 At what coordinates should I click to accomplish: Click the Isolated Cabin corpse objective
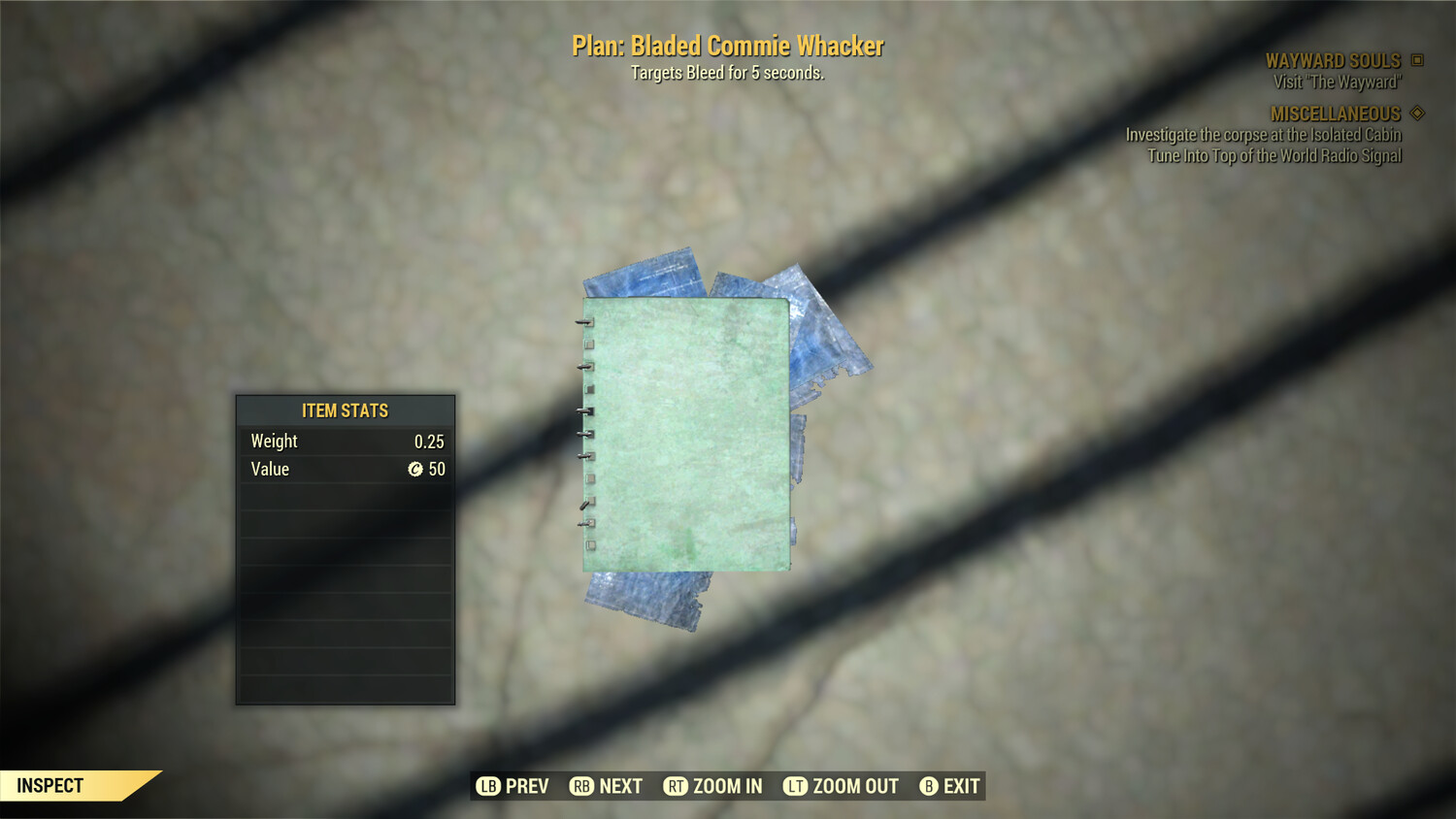[1263, 135]
